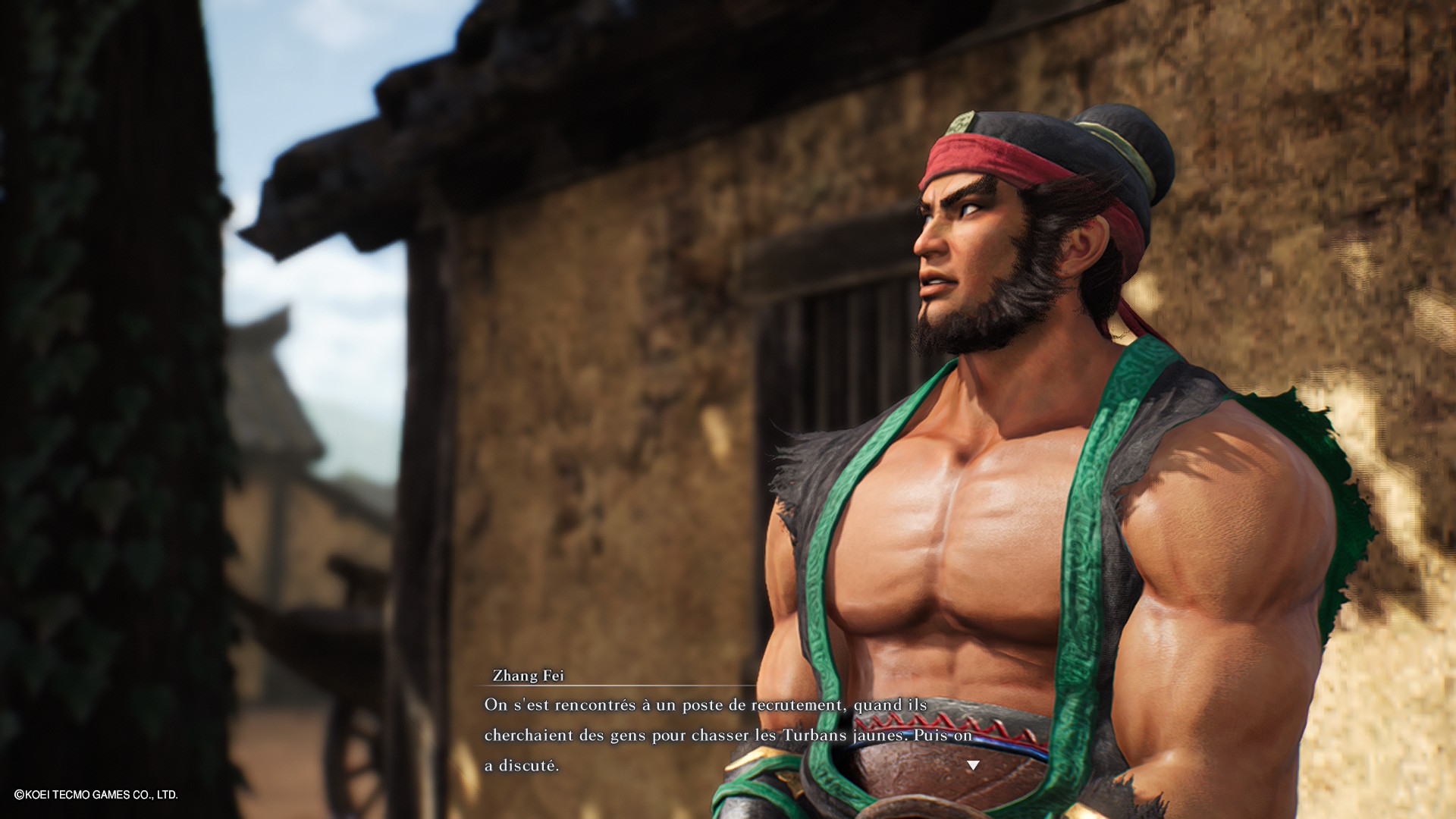The height and width of the screenshot is (819, 1456).
Task: Advance dialogue with the white arrow indicator
Action: pyautogui.click(x=973, y=765)
